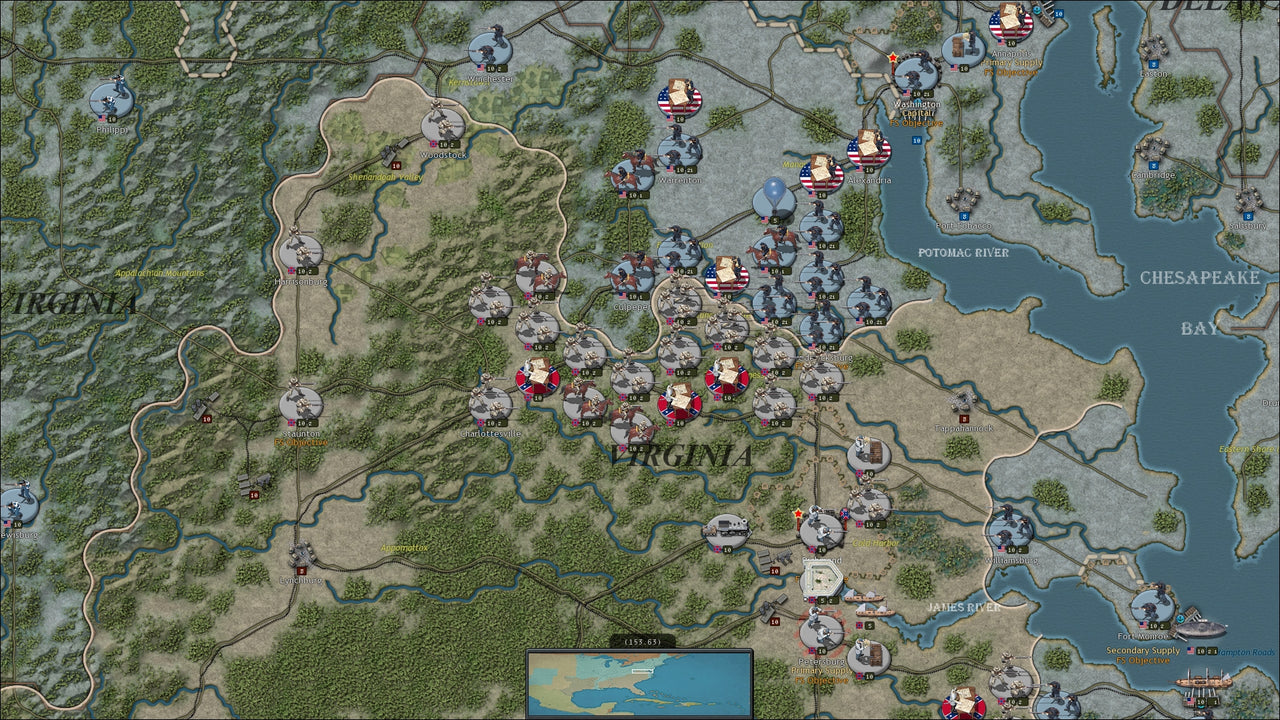Click the Annapolis Primary Supply text
This screenshot has height=720, width=1280.
point(1011,60)
